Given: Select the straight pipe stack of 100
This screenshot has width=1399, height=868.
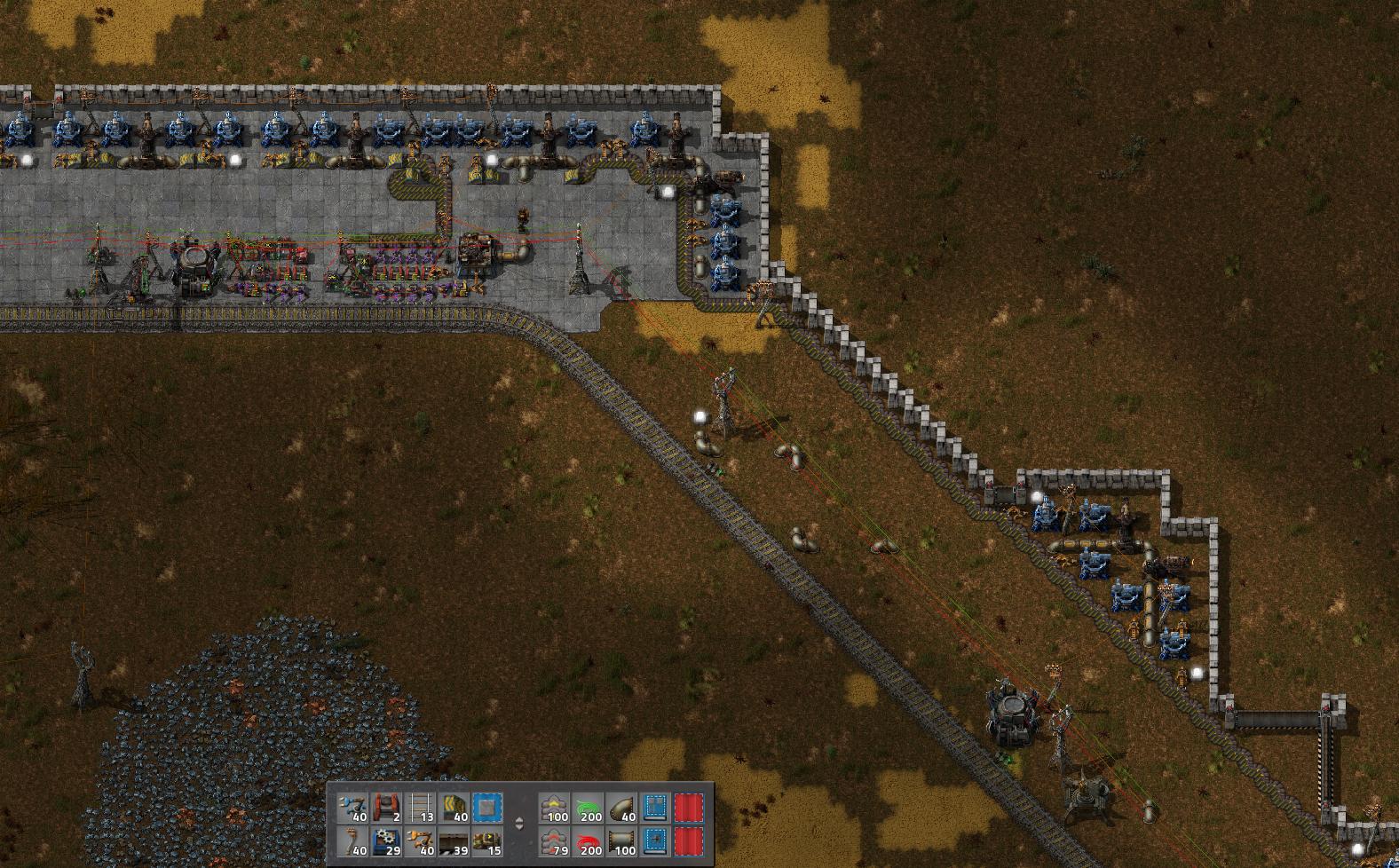Looking at the screenshot, I should pyautogui.click(x=622, y=841).
